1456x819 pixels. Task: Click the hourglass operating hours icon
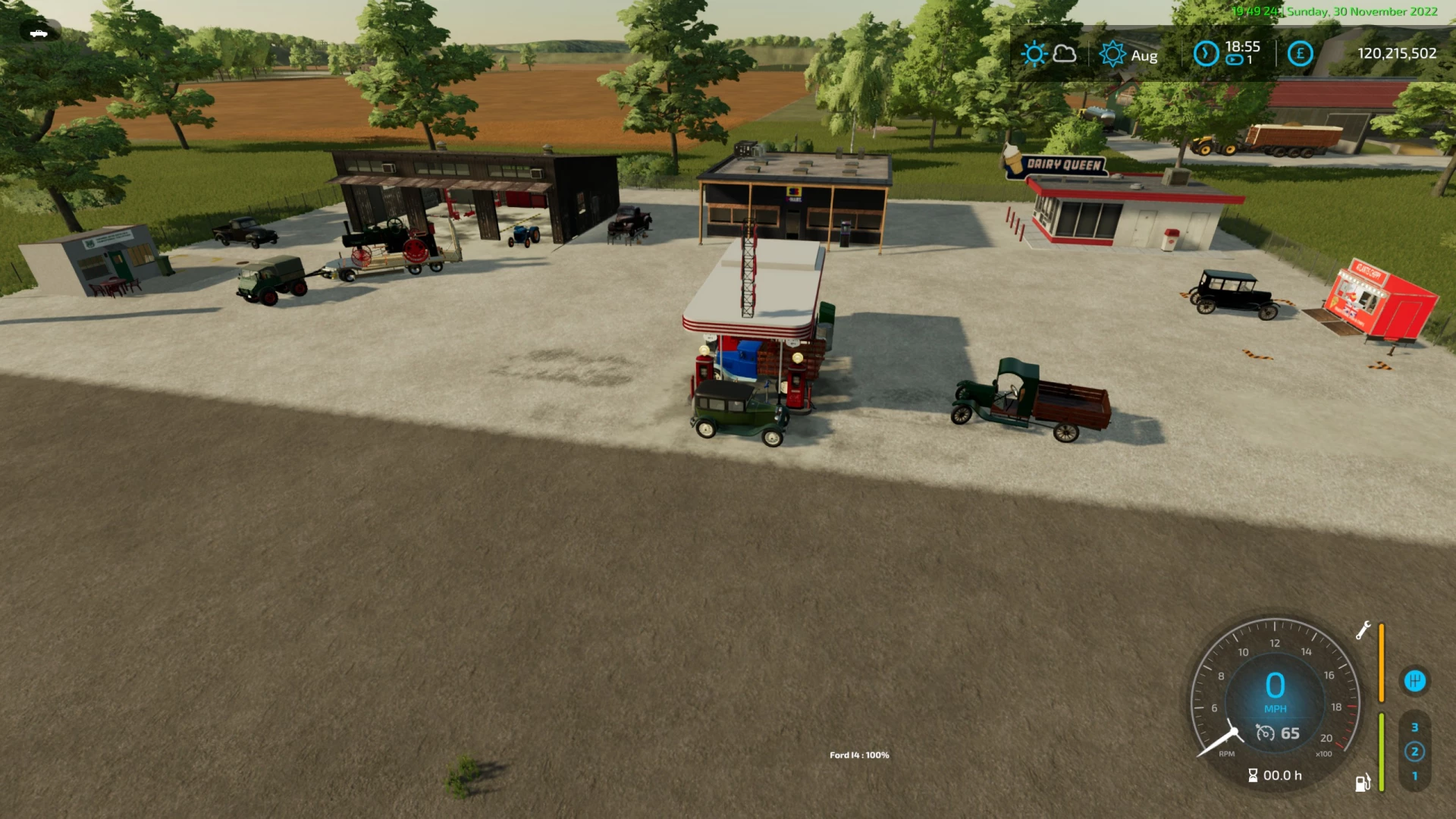coord(1252,775)
